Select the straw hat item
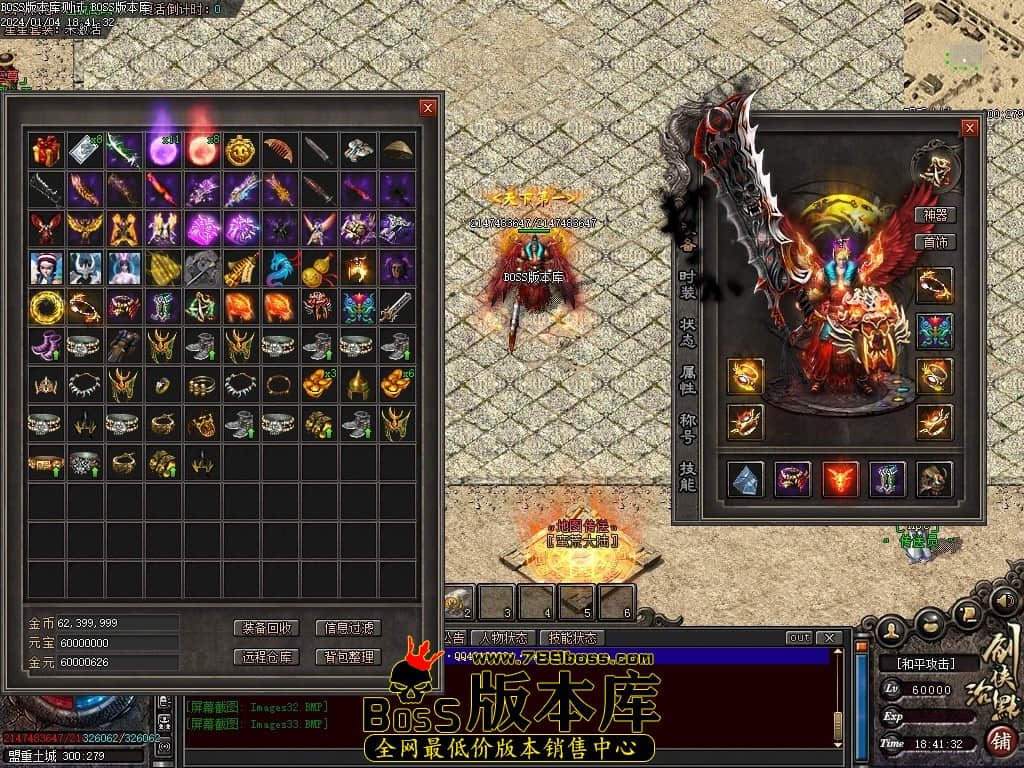 [x=397, y=151]
